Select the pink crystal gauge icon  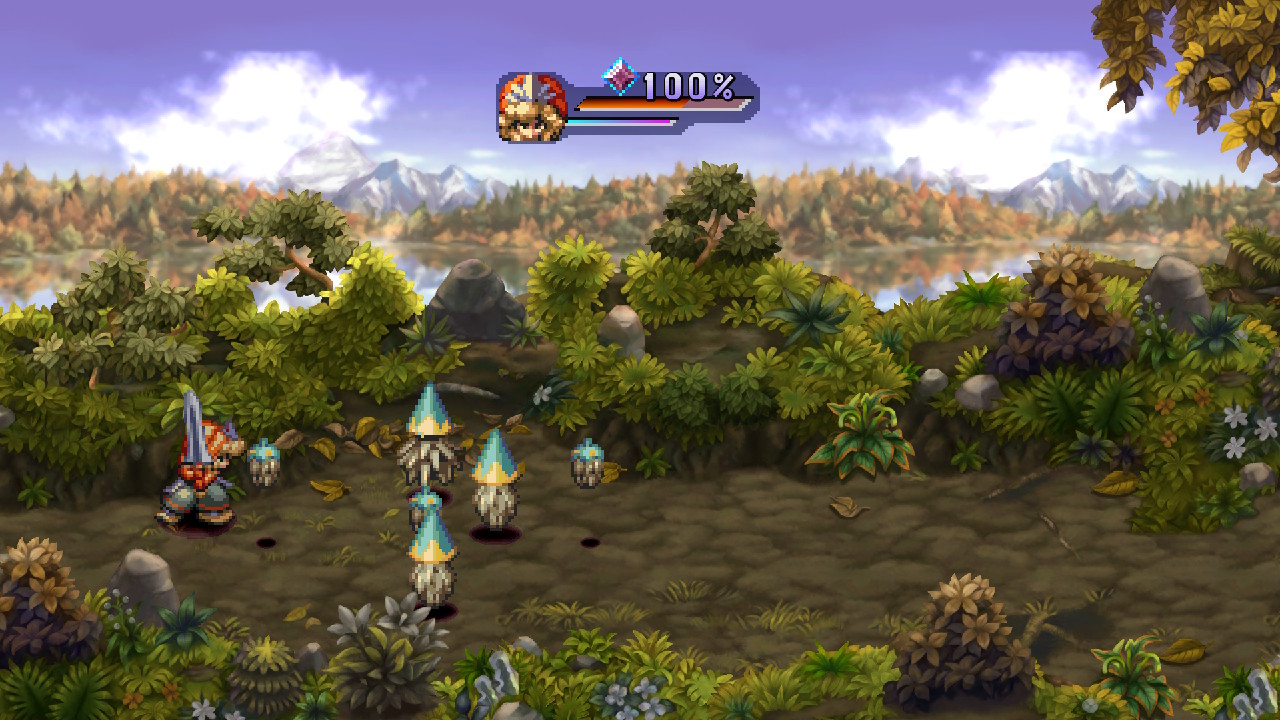pyautogui.click(x=619, y=76)
